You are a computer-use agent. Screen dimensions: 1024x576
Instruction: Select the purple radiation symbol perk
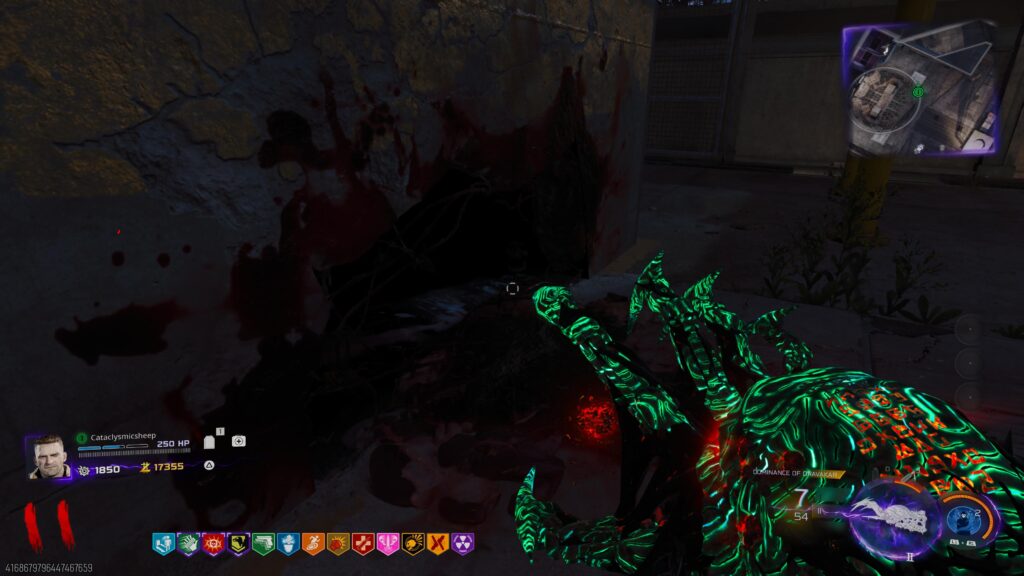coord(463,544)
